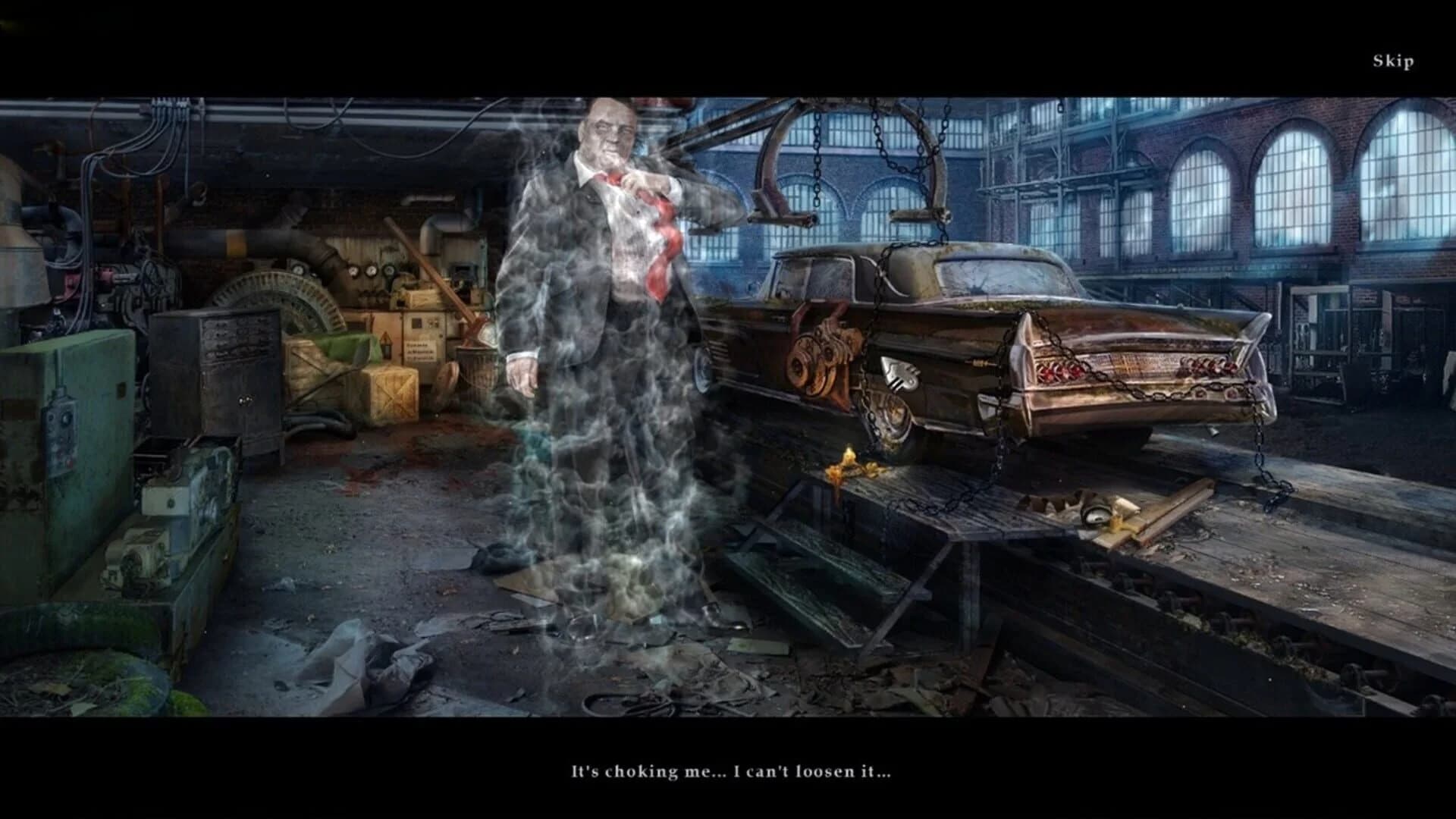Click the old lantern near the crates
The height and width of the screenshot is (819, 1456).
[x=387, y=347]
